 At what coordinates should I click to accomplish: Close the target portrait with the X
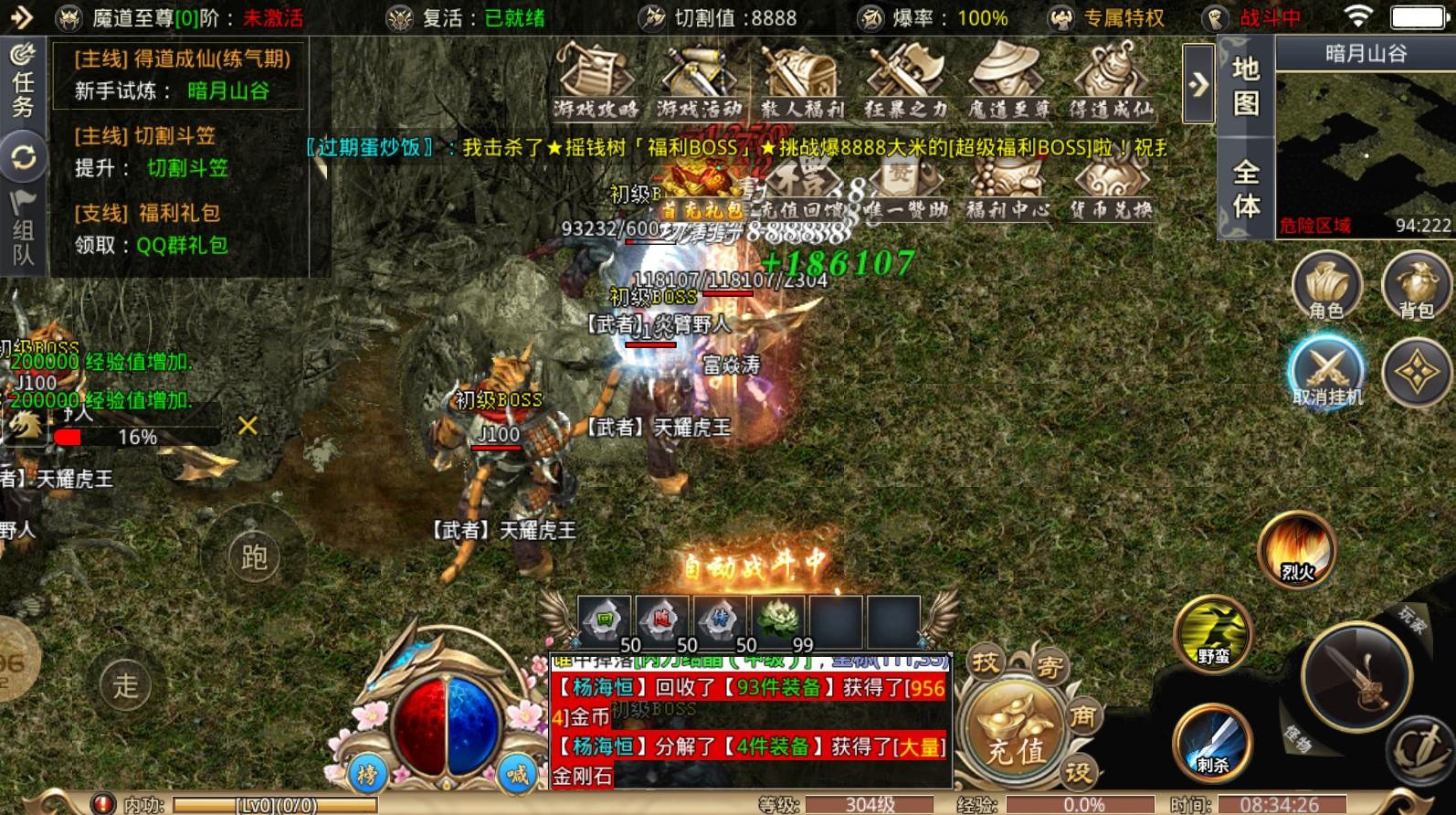click(247, 426)
